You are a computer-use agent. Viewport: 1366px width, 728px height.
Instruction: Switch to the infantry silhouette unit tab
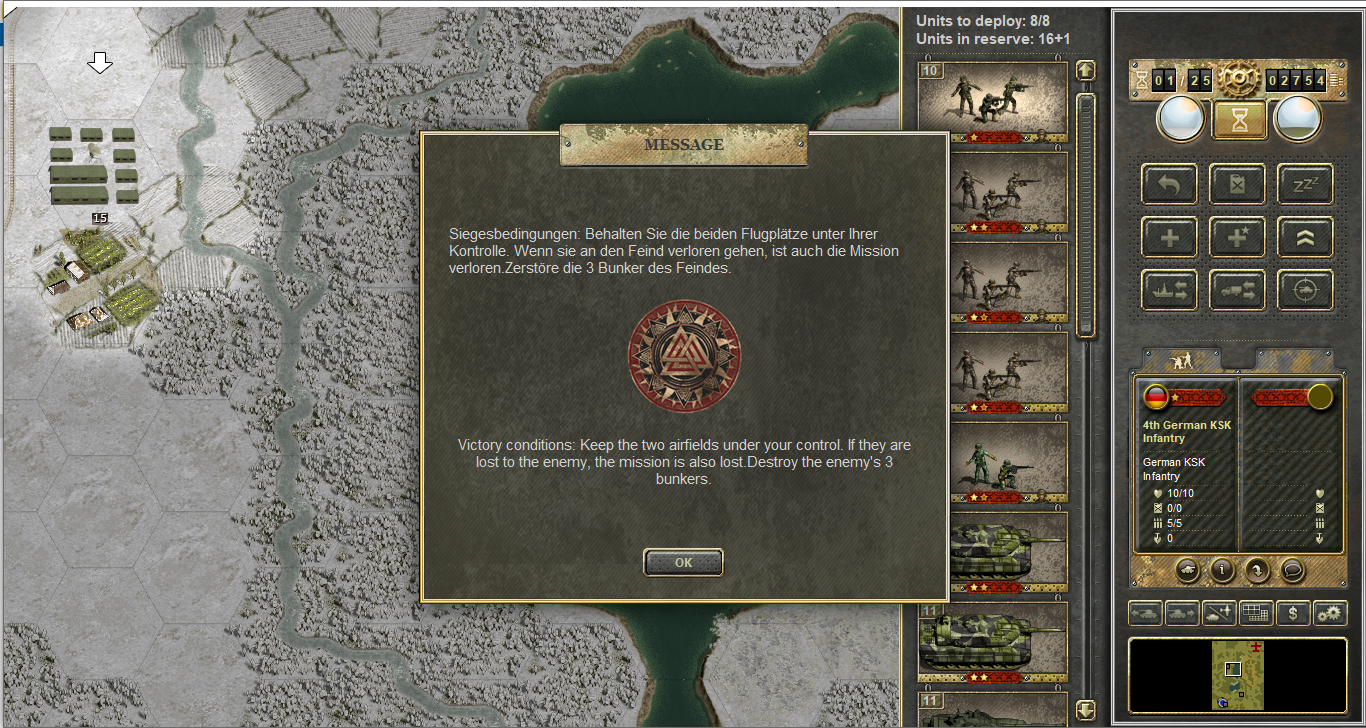pos(1183,360)
